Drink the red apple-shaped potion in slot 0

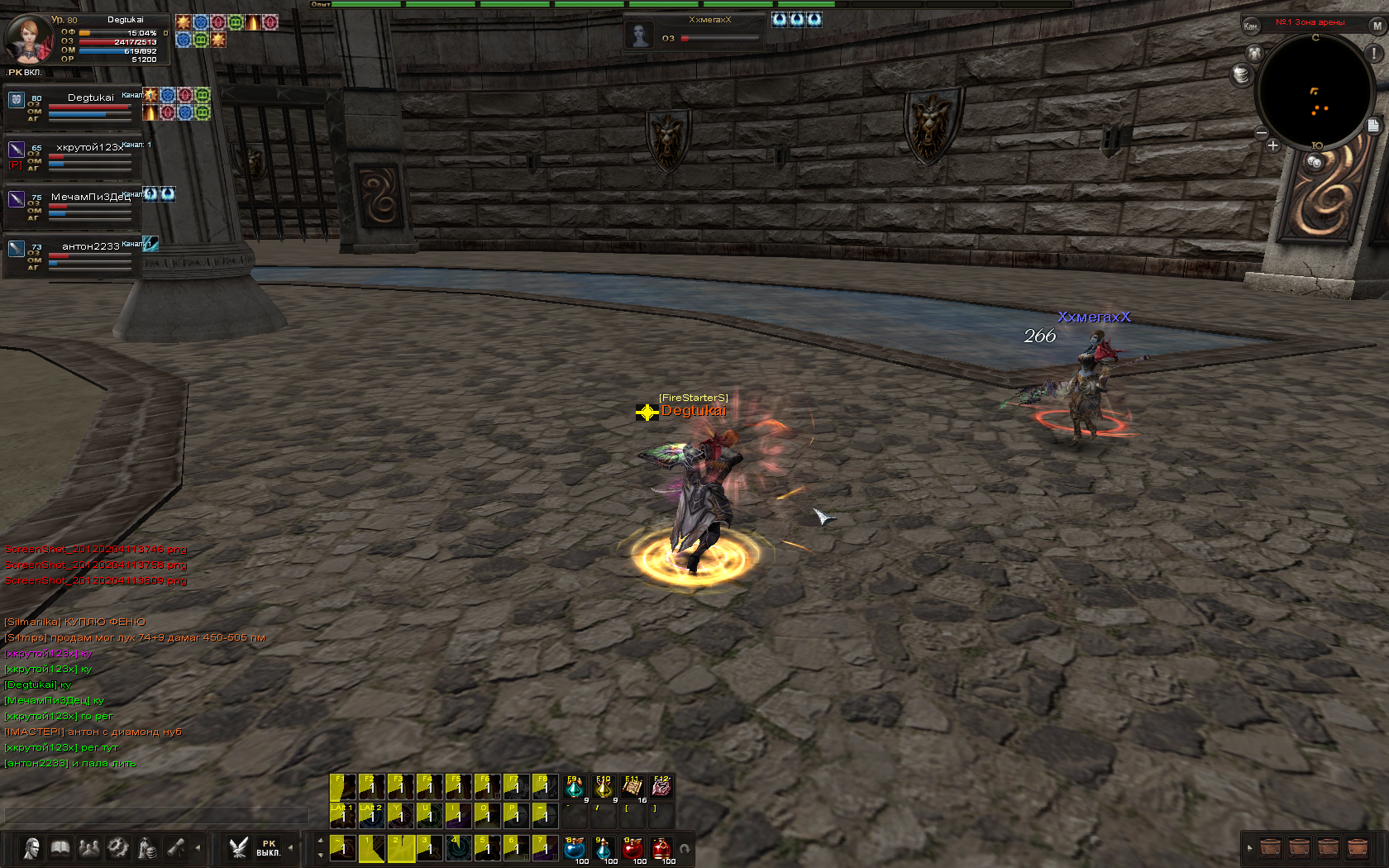[x=632, y=848]
